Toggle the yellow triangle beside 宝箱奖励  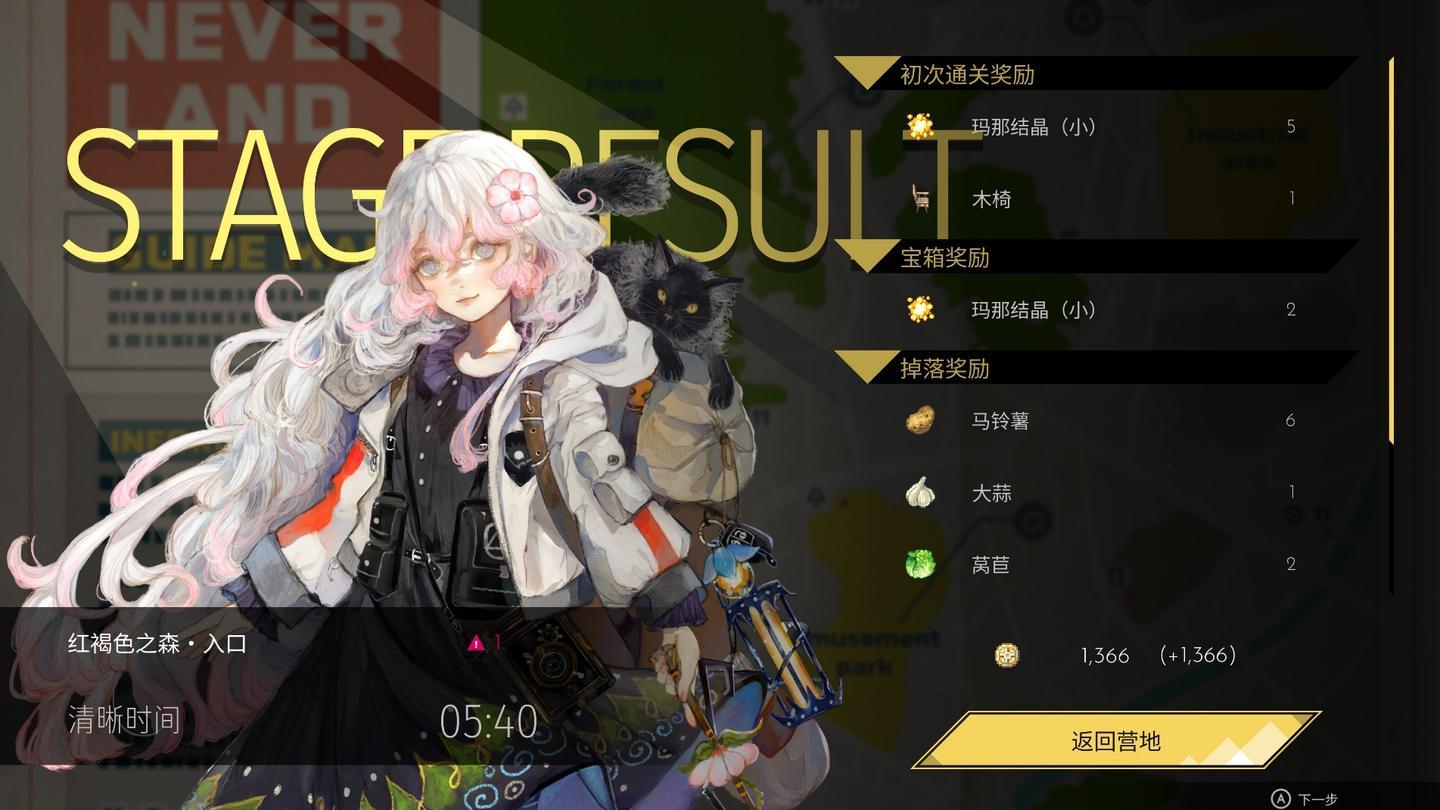click(x=869, y=258)
